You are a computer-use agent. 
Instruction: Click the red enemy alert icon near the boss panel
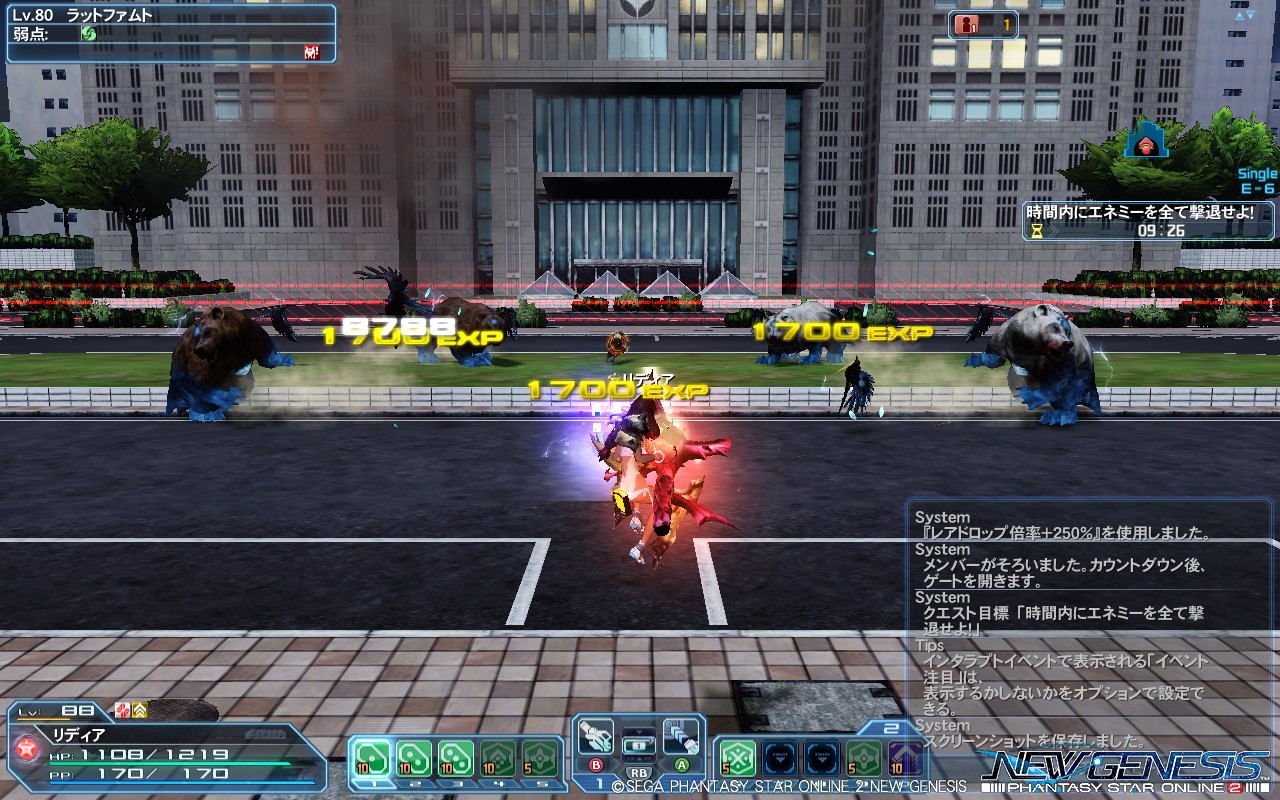pos(312,52)
